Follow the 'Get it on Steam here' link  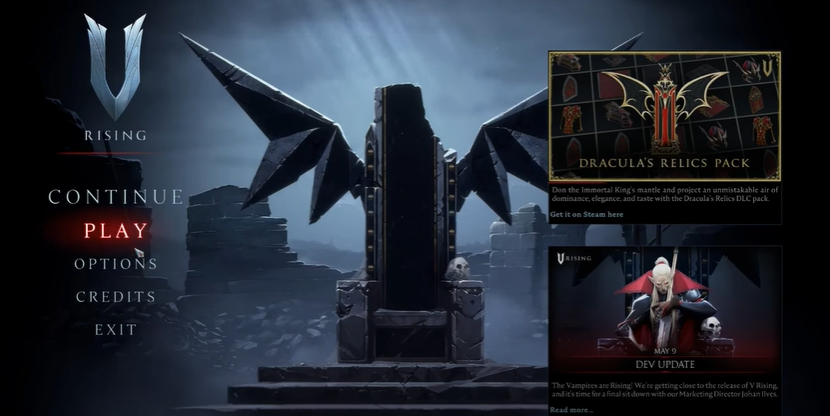(586, 214)
